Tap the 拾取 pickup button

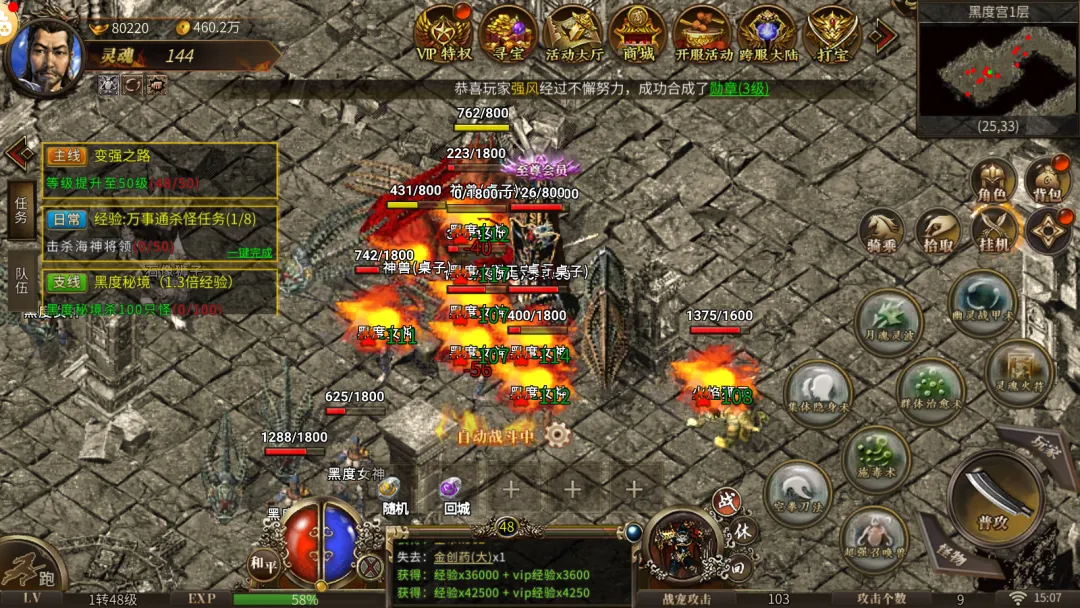click(x=938, y=230)
